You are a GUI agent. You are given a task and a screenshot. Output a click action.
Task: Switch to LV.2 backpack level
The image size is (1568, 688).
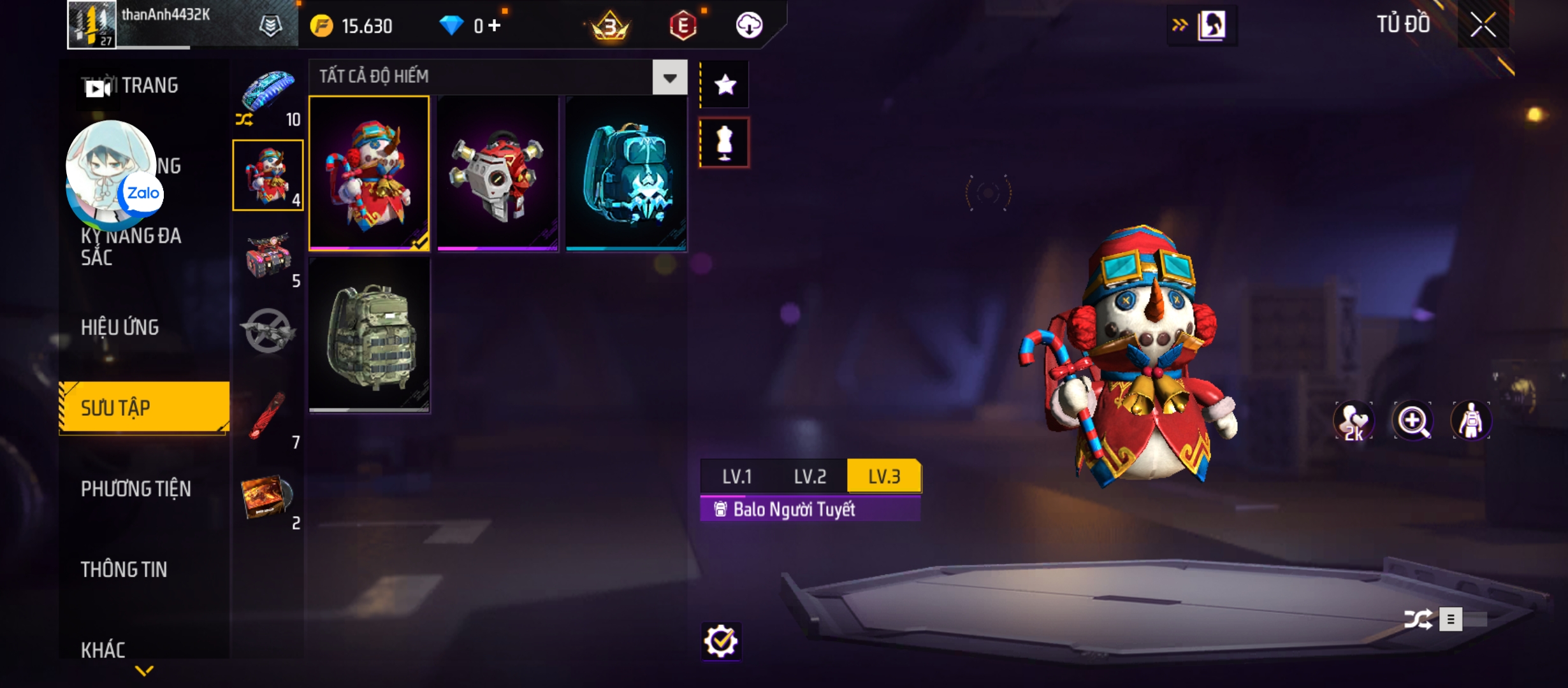click(x=810, y=477)
